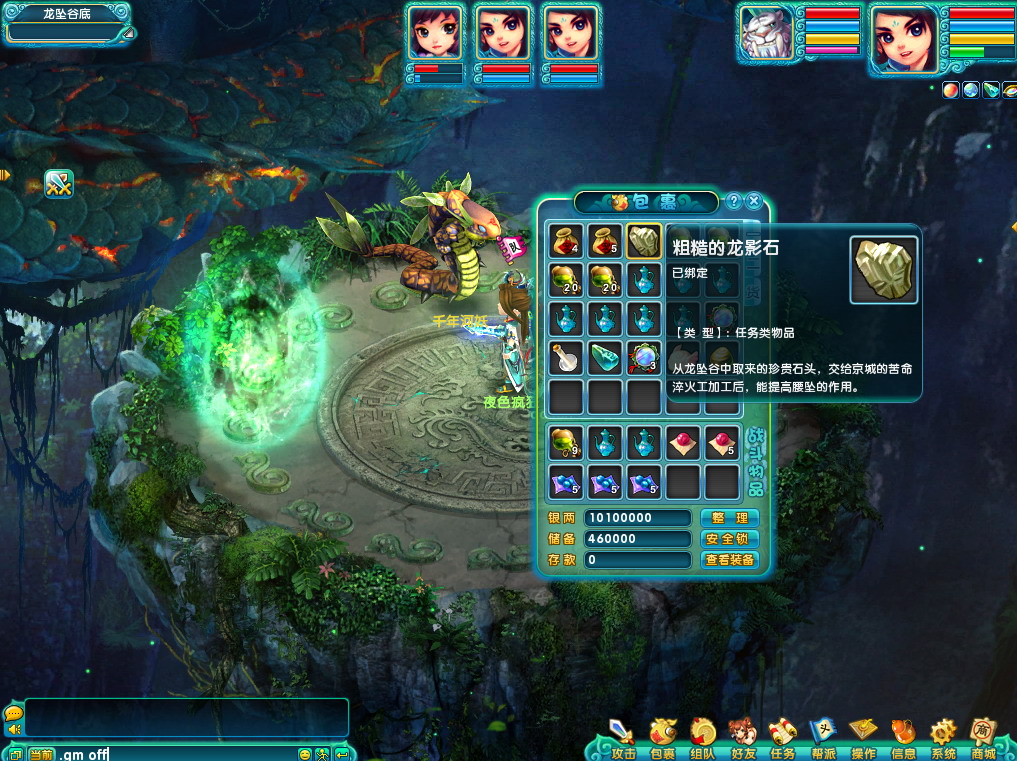This screenshot has width=1017, height=761.
Task: Click the 整理 sort button
Action: point(729,518)
